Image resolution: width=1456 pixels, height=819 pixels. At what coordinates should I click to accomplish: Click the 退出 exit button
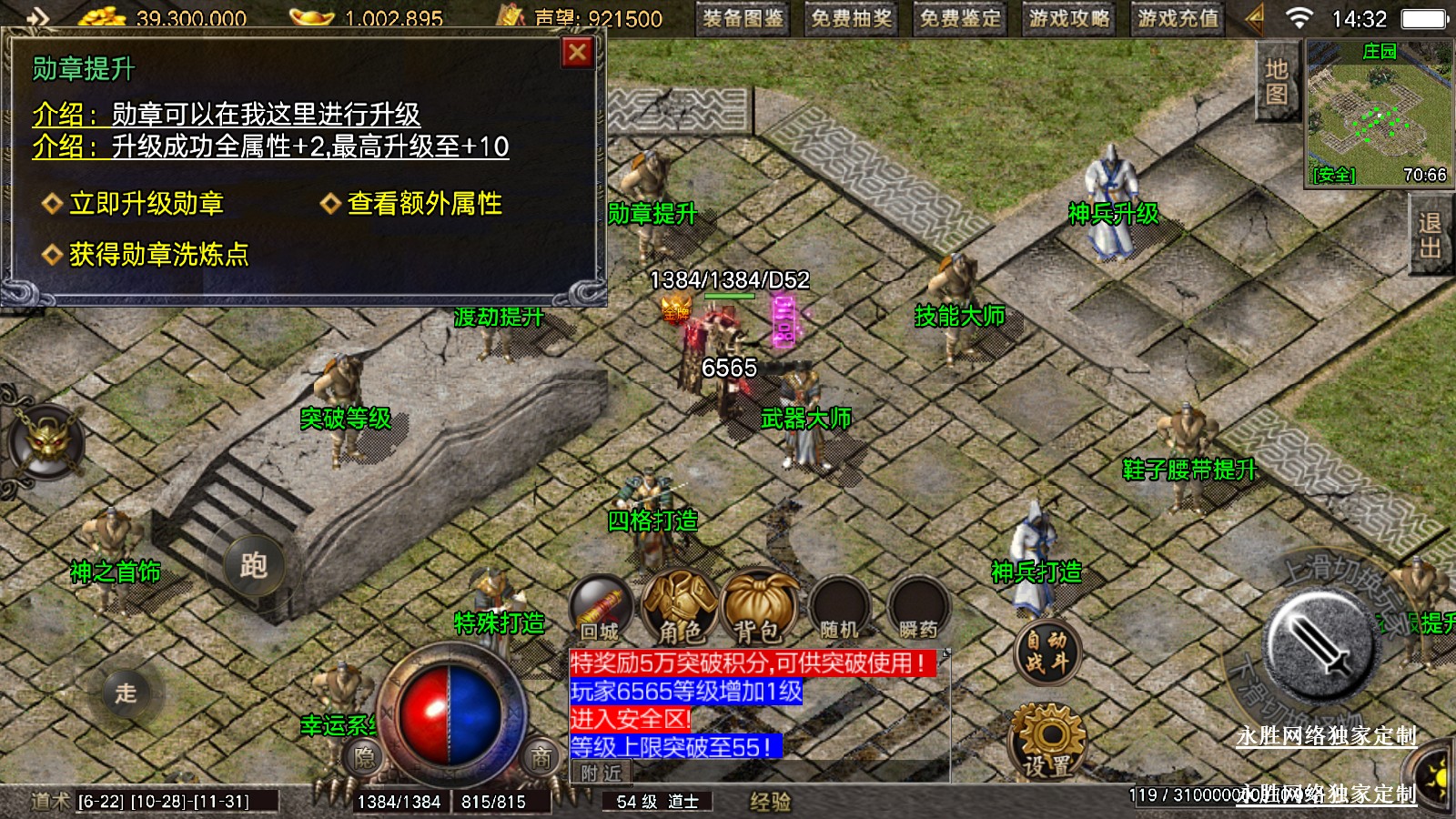(1430, 236)
